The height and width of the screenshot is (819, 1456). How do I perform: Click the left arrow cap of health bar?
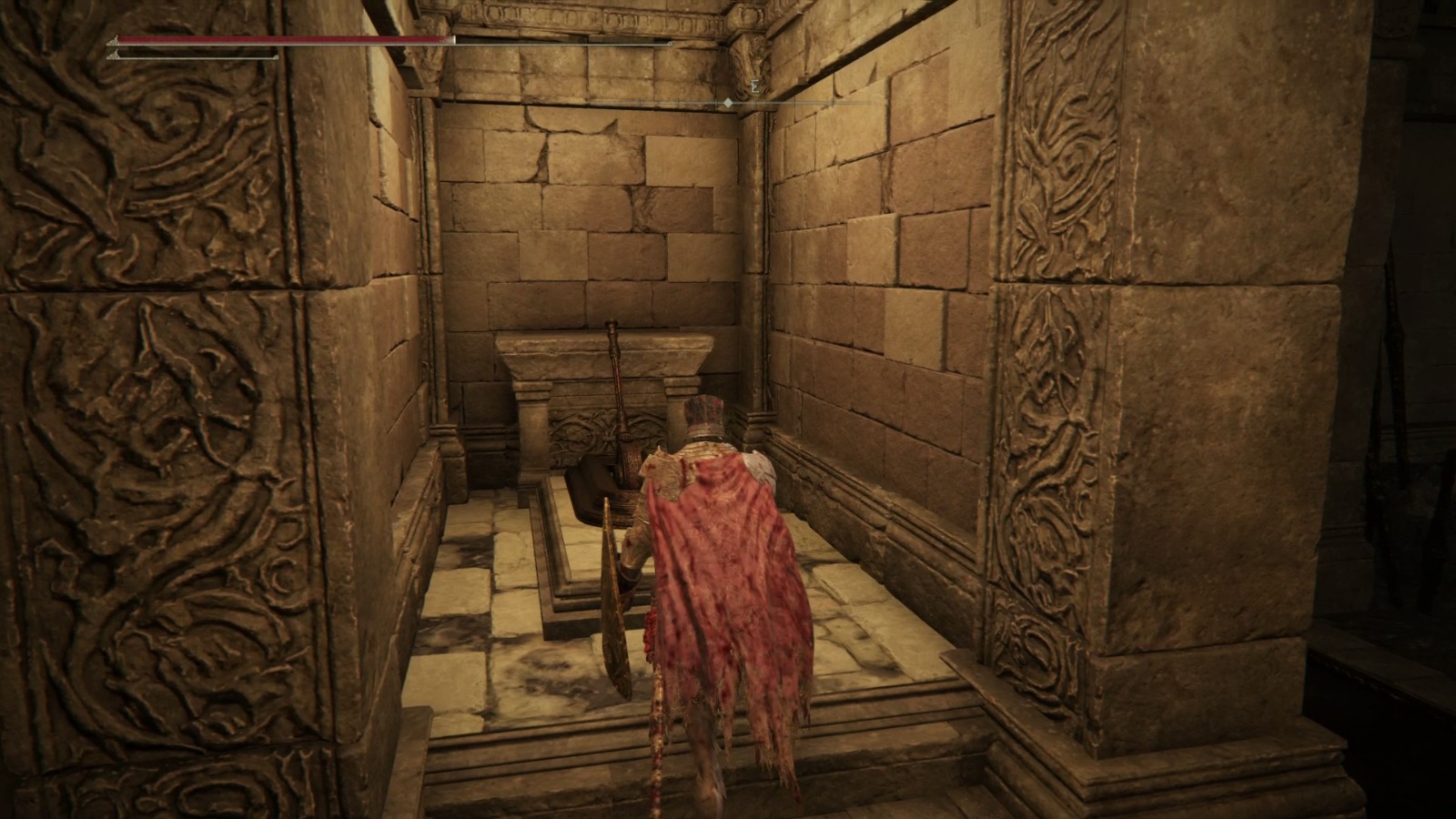(x=115, y=40)
